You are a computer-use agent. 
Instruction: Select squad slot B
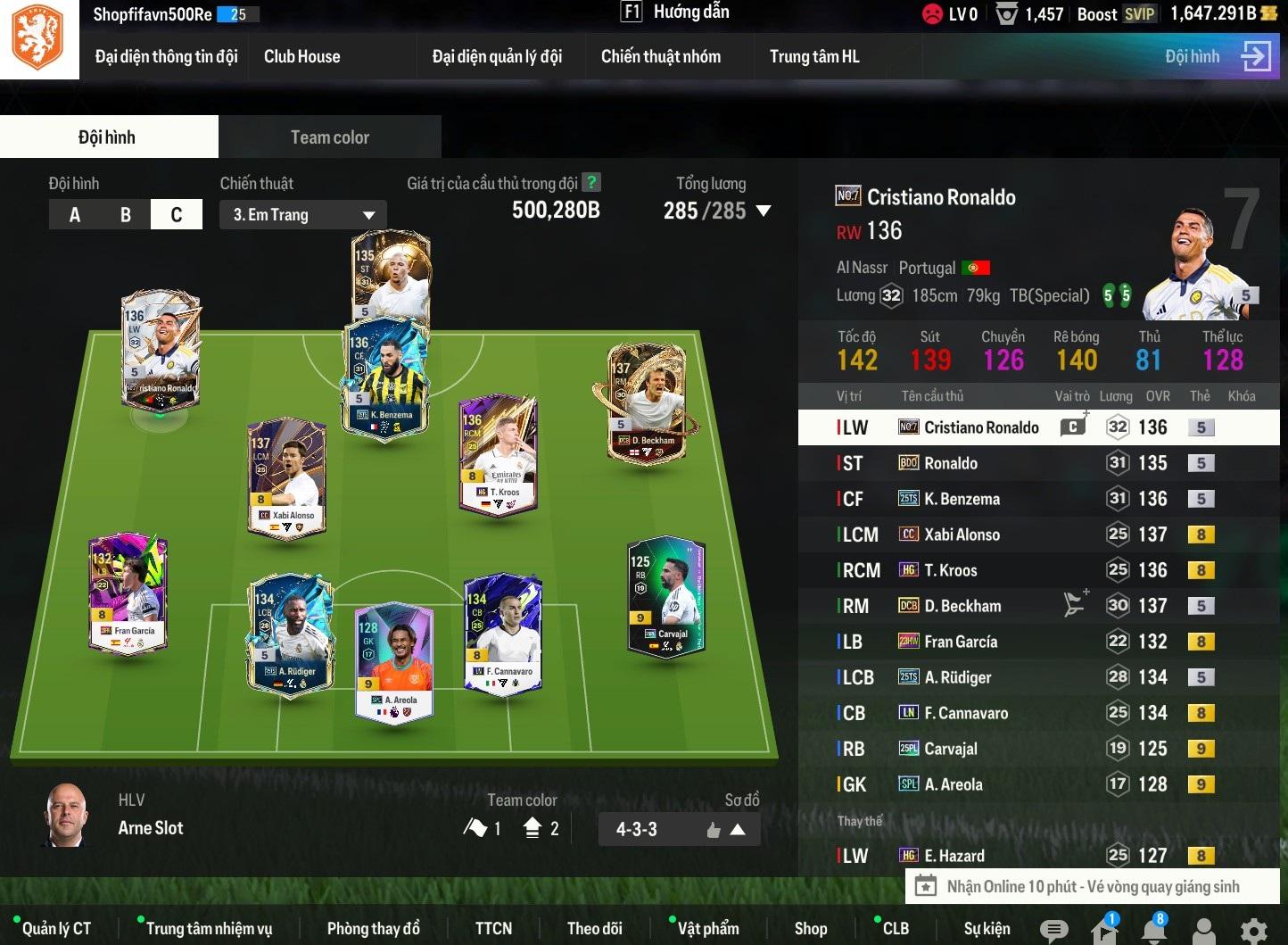click(126, 215)
